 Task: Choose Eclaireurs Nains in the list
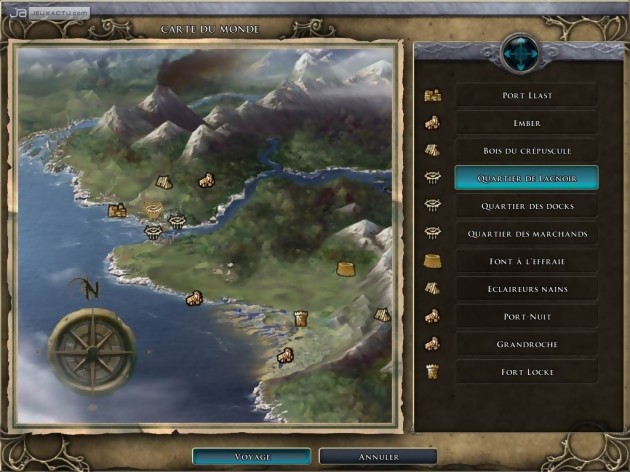pos(526,289)
